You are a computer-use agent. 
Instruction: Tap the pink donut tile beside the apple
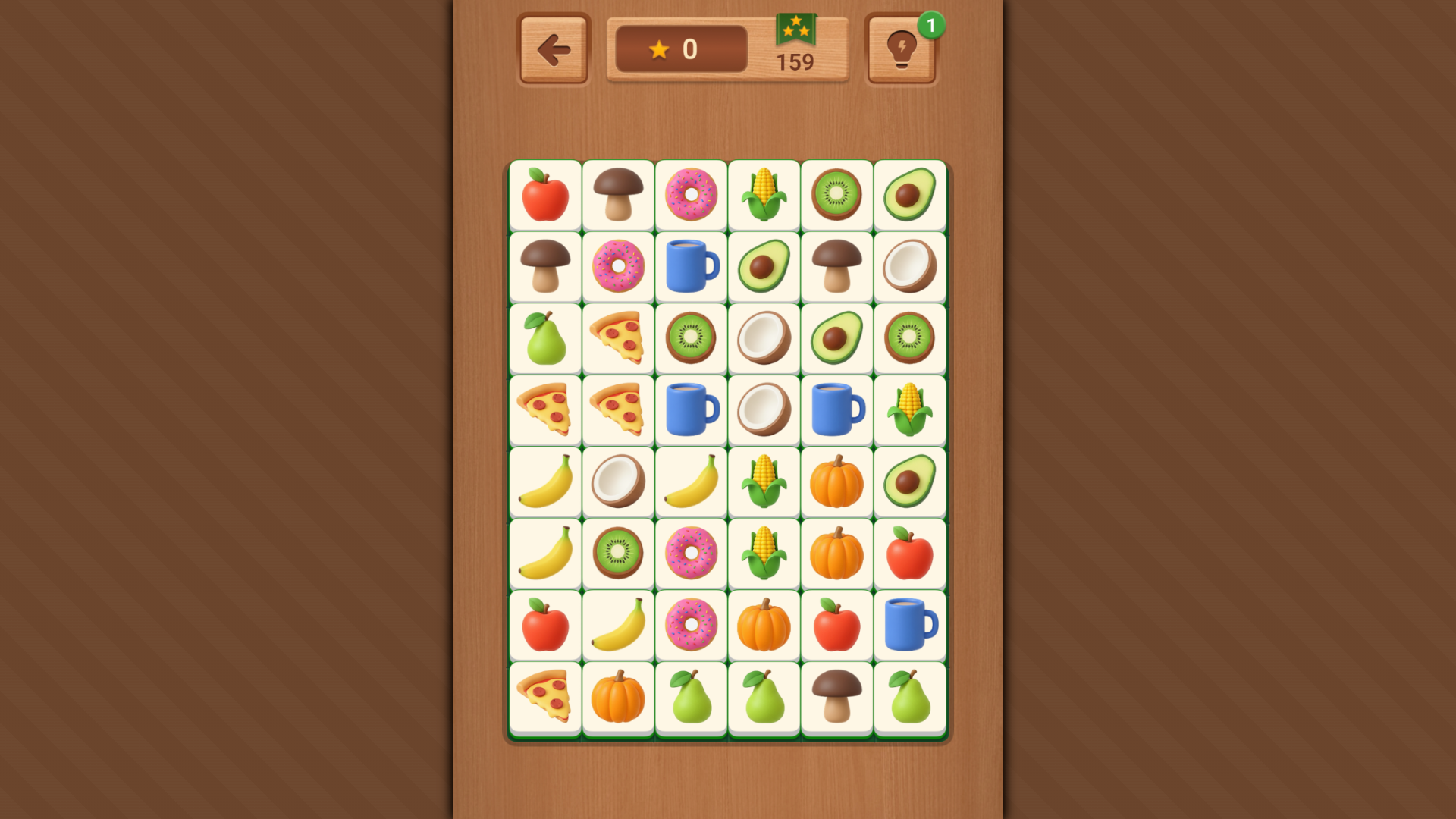pyautogui.click(x=691, y=196)
